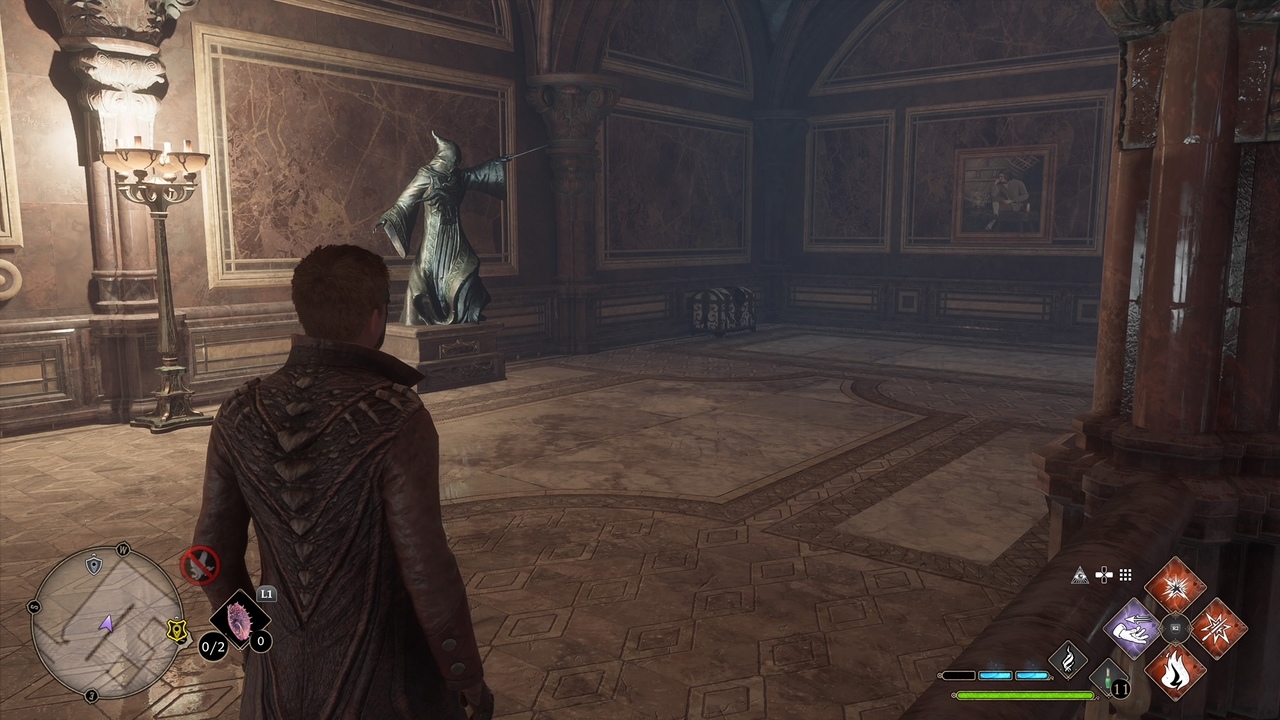1280x720 pixels.
Task: Open the nine-dot grid icon
Action: [x=1126, y=575]
